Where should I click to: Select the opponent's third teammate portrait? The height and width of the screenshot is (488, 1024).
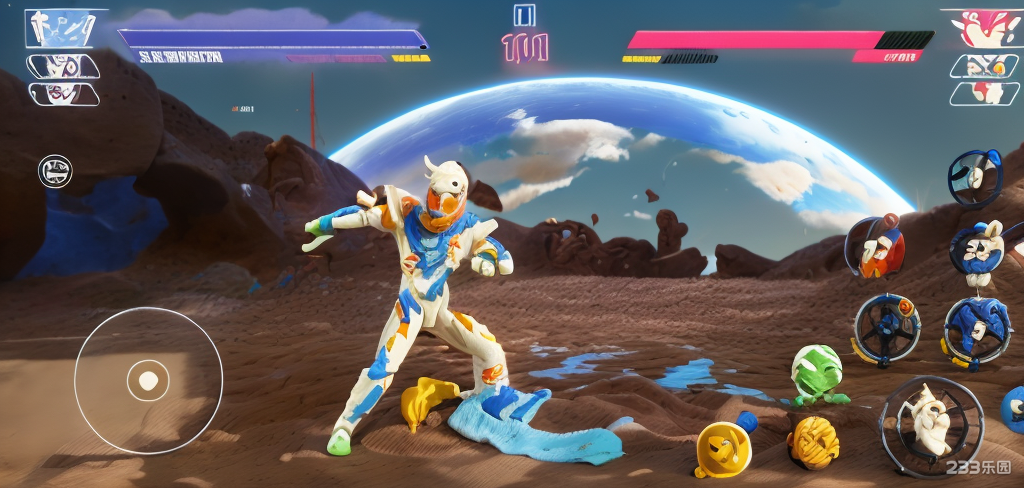tap(984, 93)
